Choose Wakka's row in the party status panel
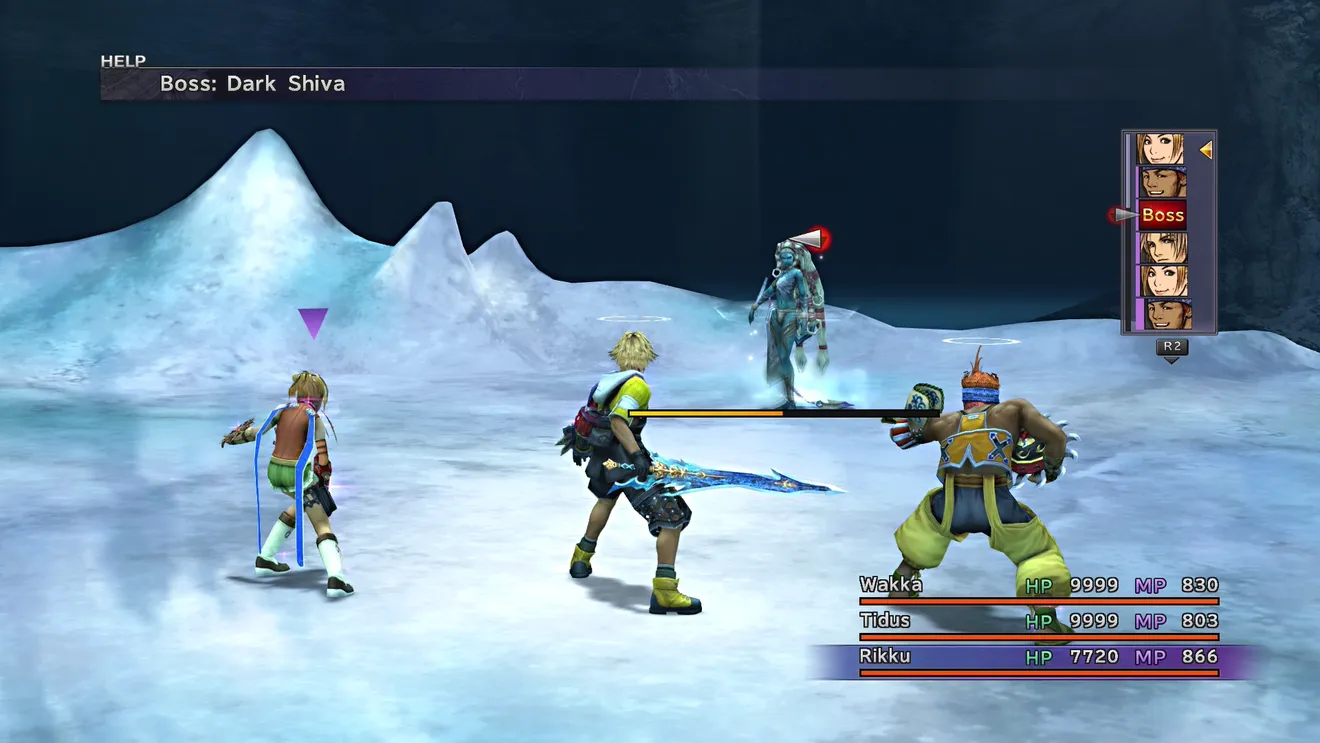The image size is (1320, 743). pyautogui.click(x=1038, y=587)
